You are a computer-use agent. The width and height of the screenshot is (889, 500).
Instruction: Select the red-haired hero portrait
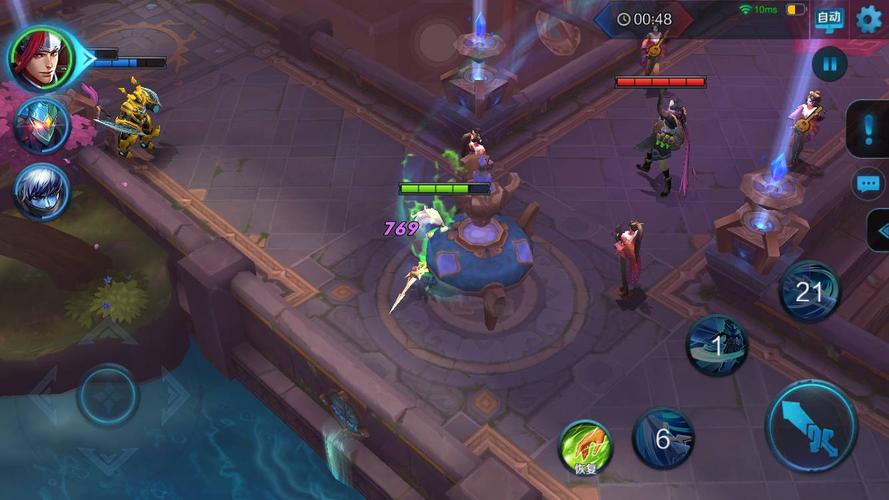click(x=41, y=56)
